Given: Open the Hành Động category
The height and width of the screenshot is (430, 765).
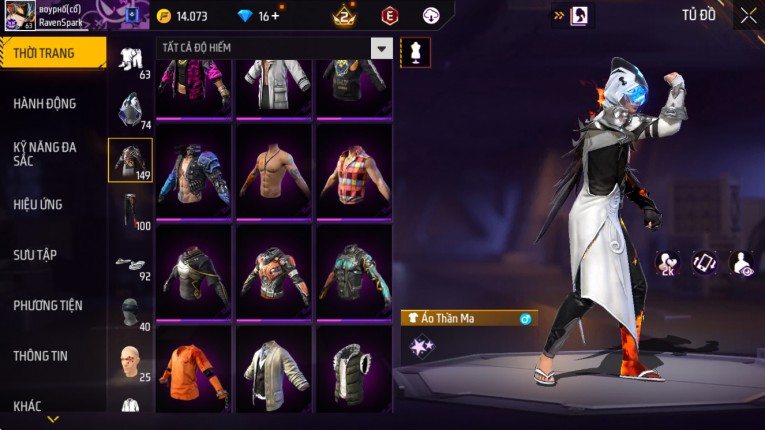Looking at the screenshot, I should tap(45, 103).
